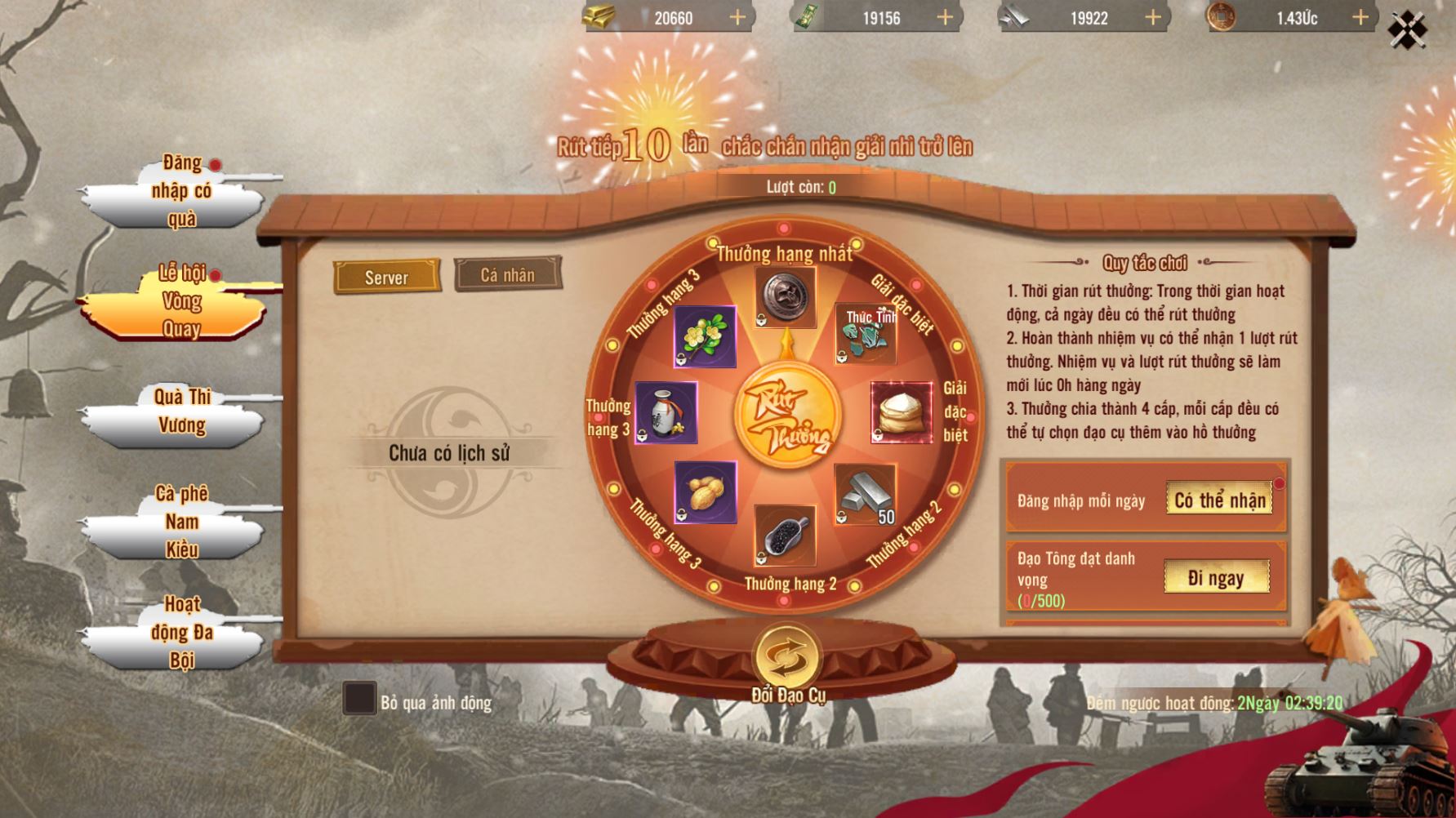Toggle the Bỏ qua ảnh động checkbox
The width and height of the screenshot is (1456, 818).
click(x=359, y=699)
